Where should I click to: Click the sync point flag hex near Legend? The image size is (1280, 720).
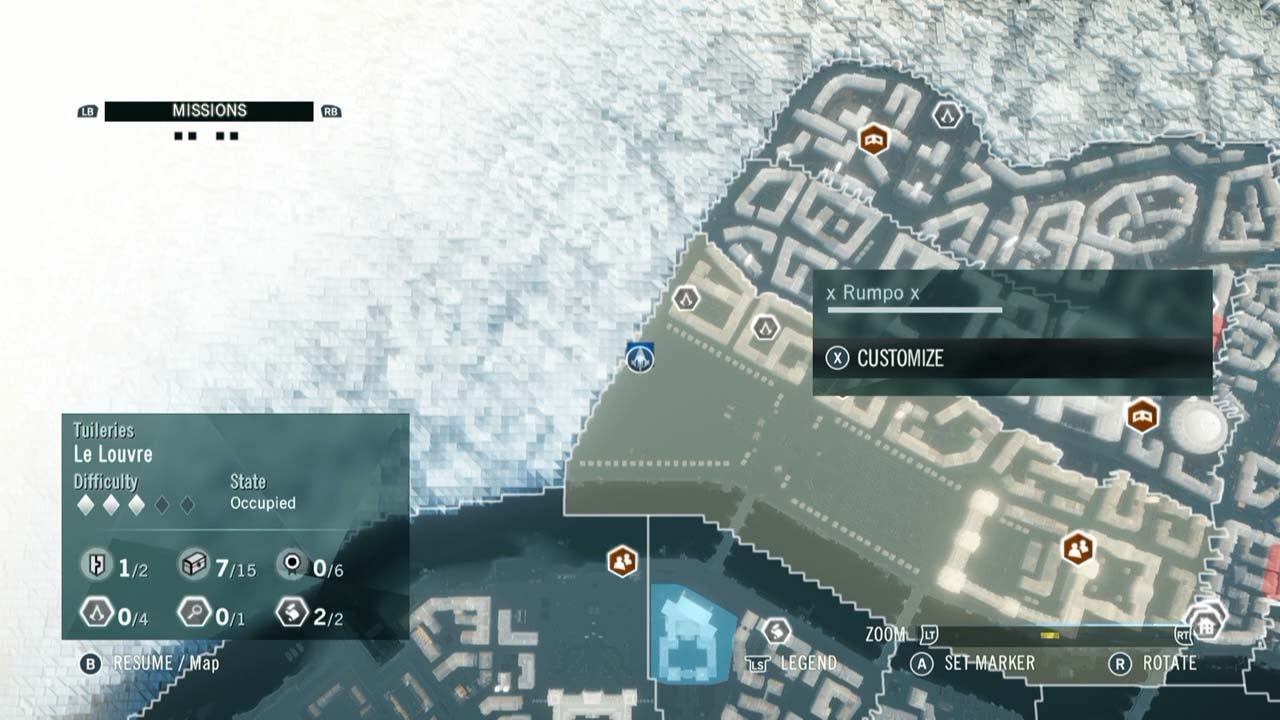point(779,629)
